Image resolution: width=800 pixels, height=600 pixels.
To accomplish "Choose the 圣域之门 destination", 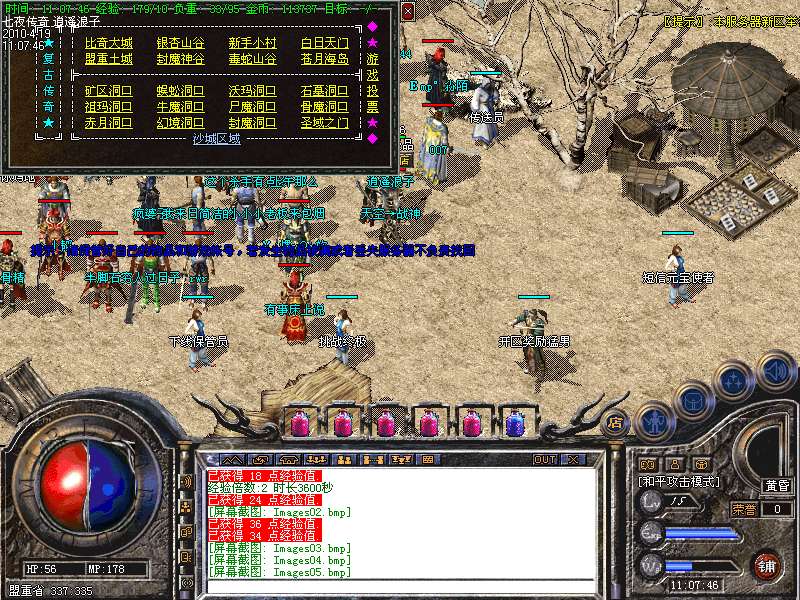I will (x=324, y=123).
